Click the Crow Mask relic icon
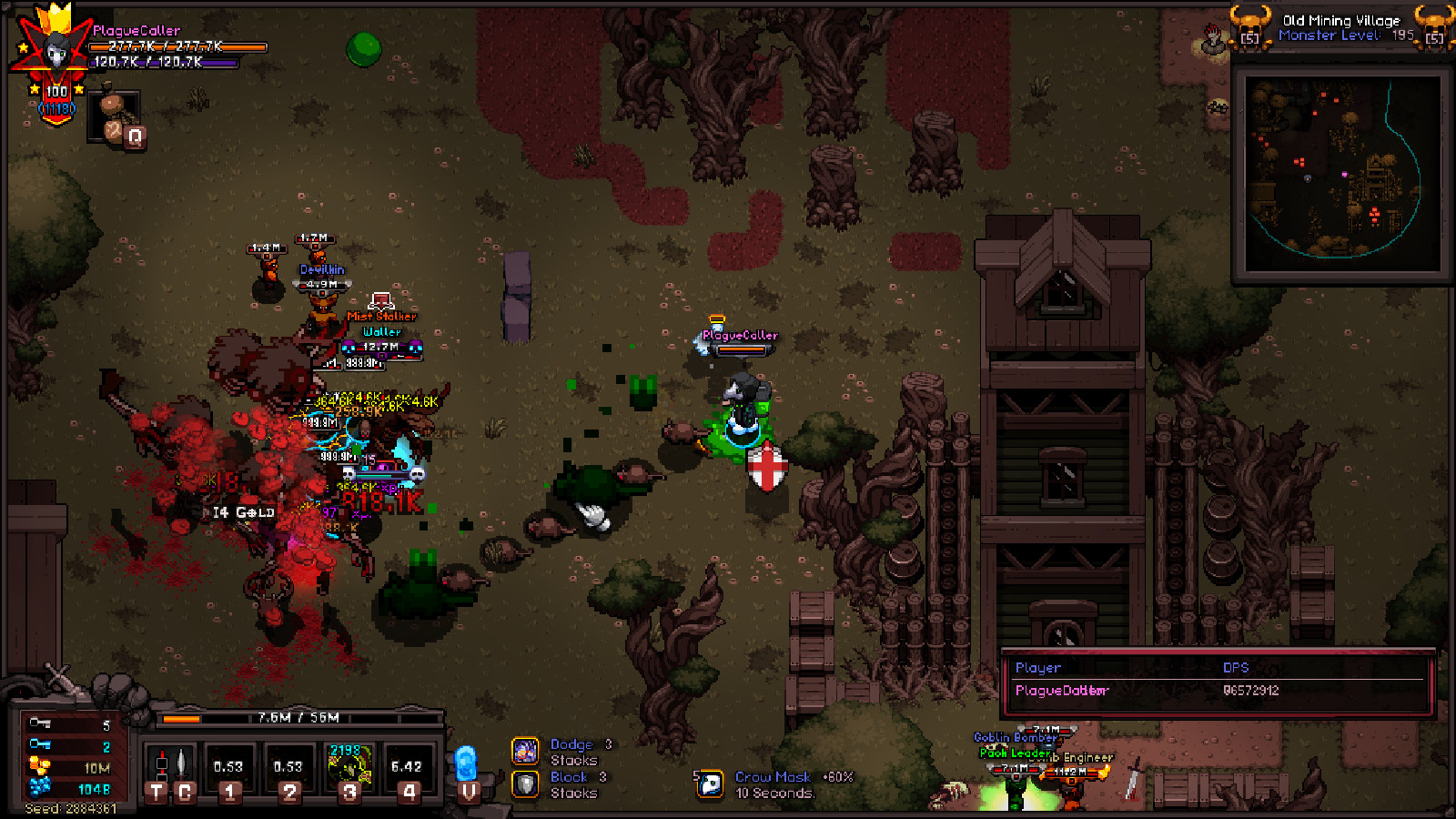 click(x=709, y=783)
